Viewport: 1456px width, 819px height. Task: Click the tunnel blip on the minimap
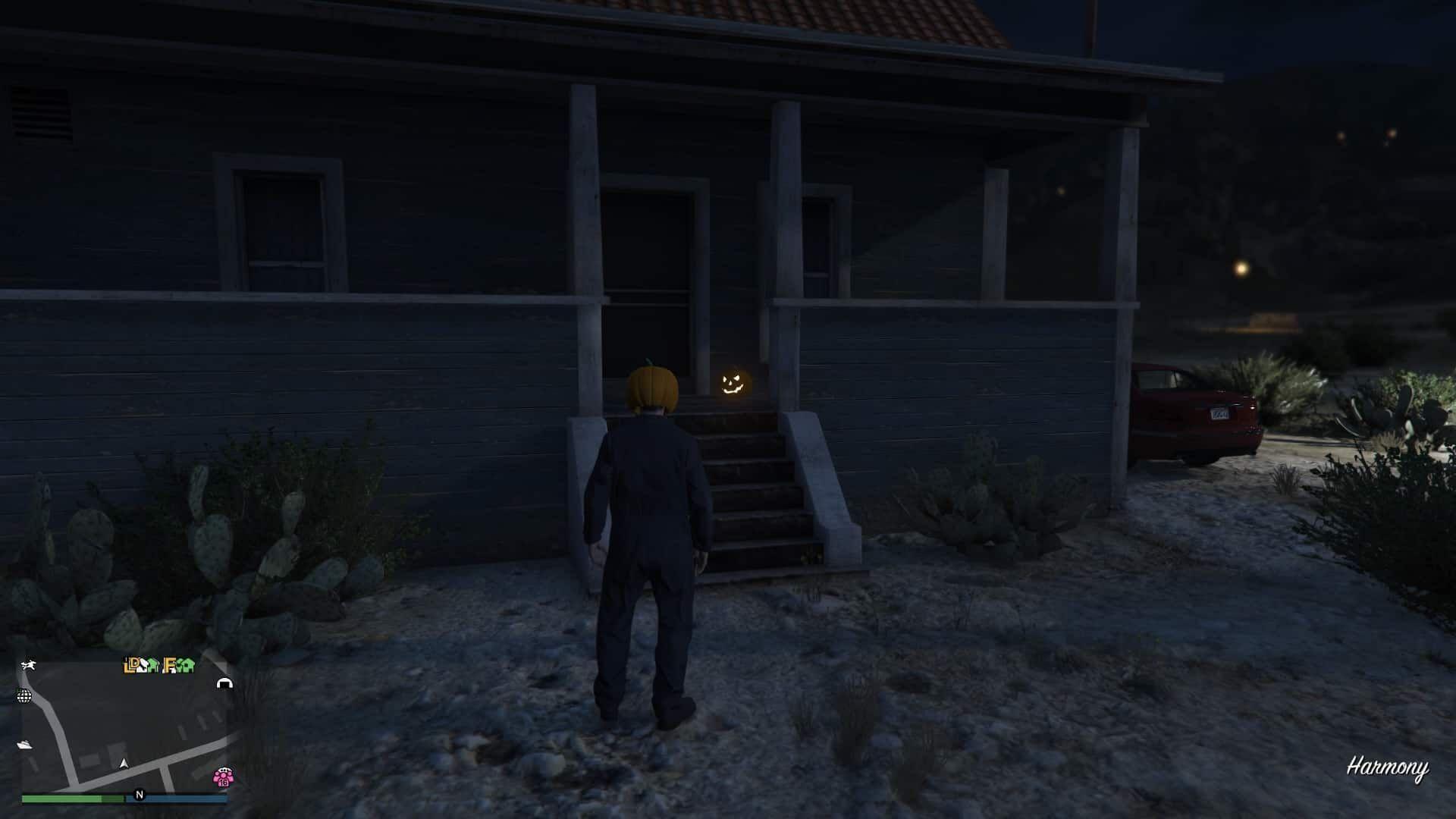pyautogui.click(x=224, y=683)
